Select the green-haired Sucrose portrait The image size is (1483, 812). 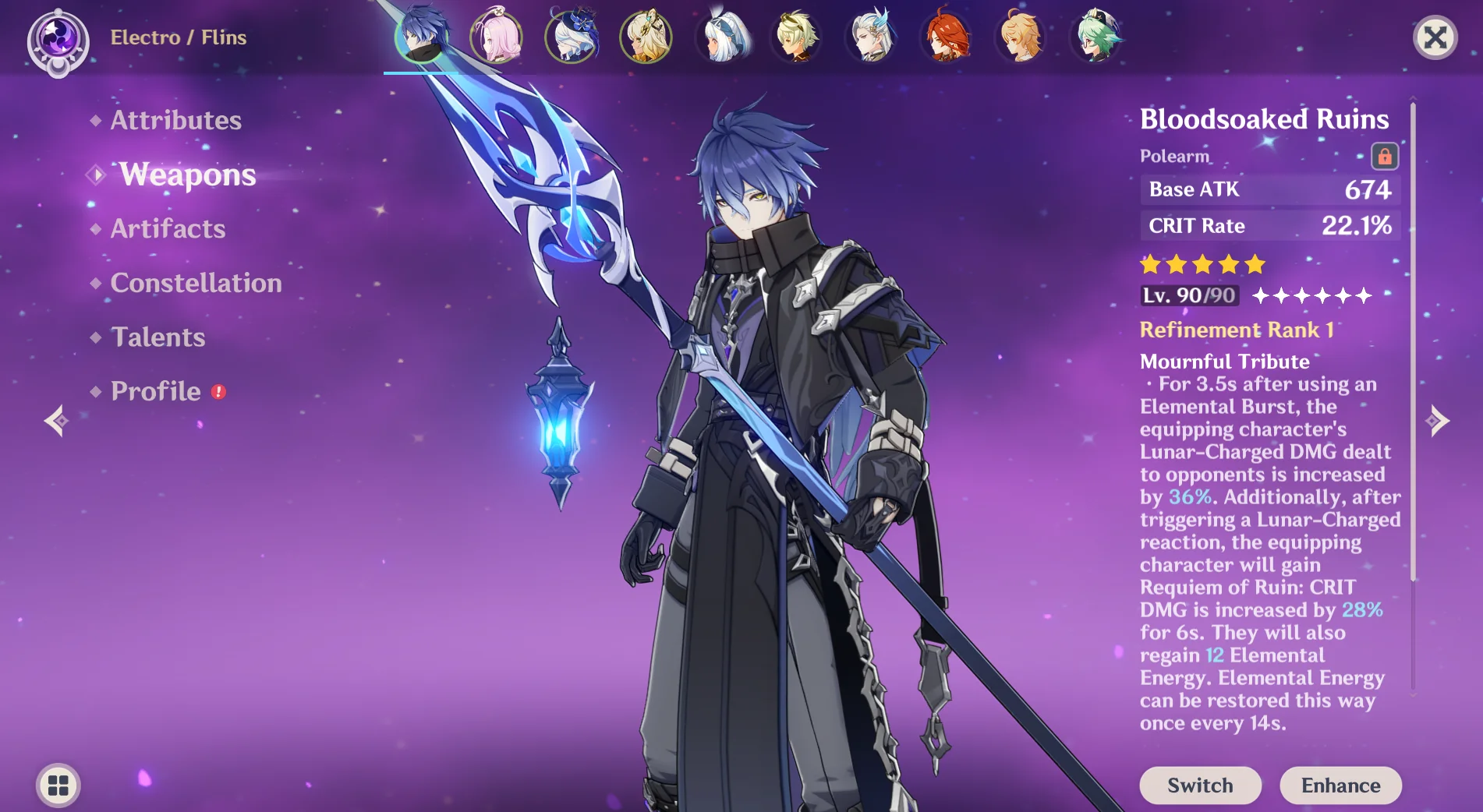(1096, 36)
